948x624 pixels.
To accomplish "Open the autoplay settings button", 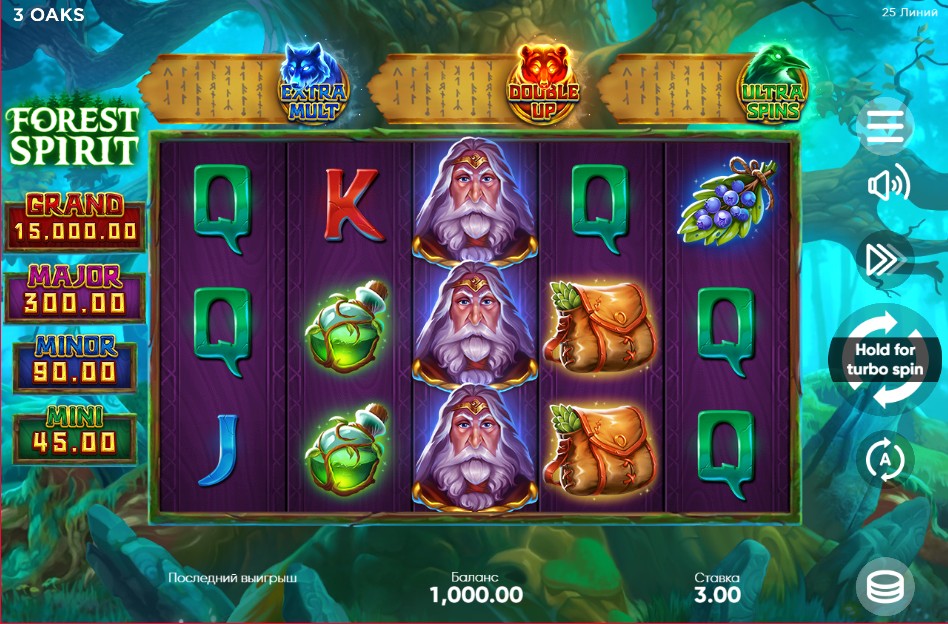I will tap(885, 461).
